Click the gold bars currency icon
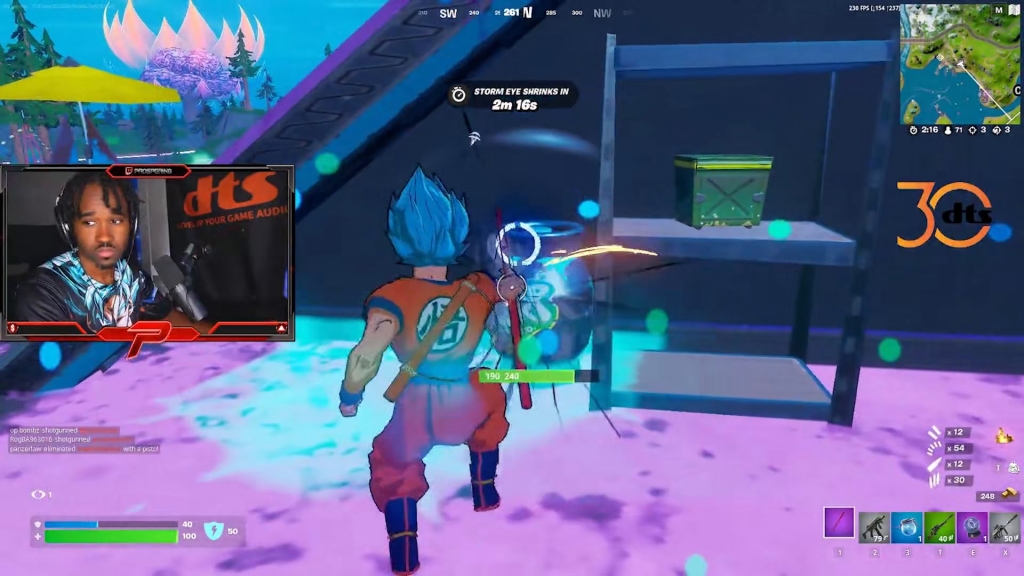Image resolution: width=1024 pixels, height=576 pixels. click(1010, 494)
